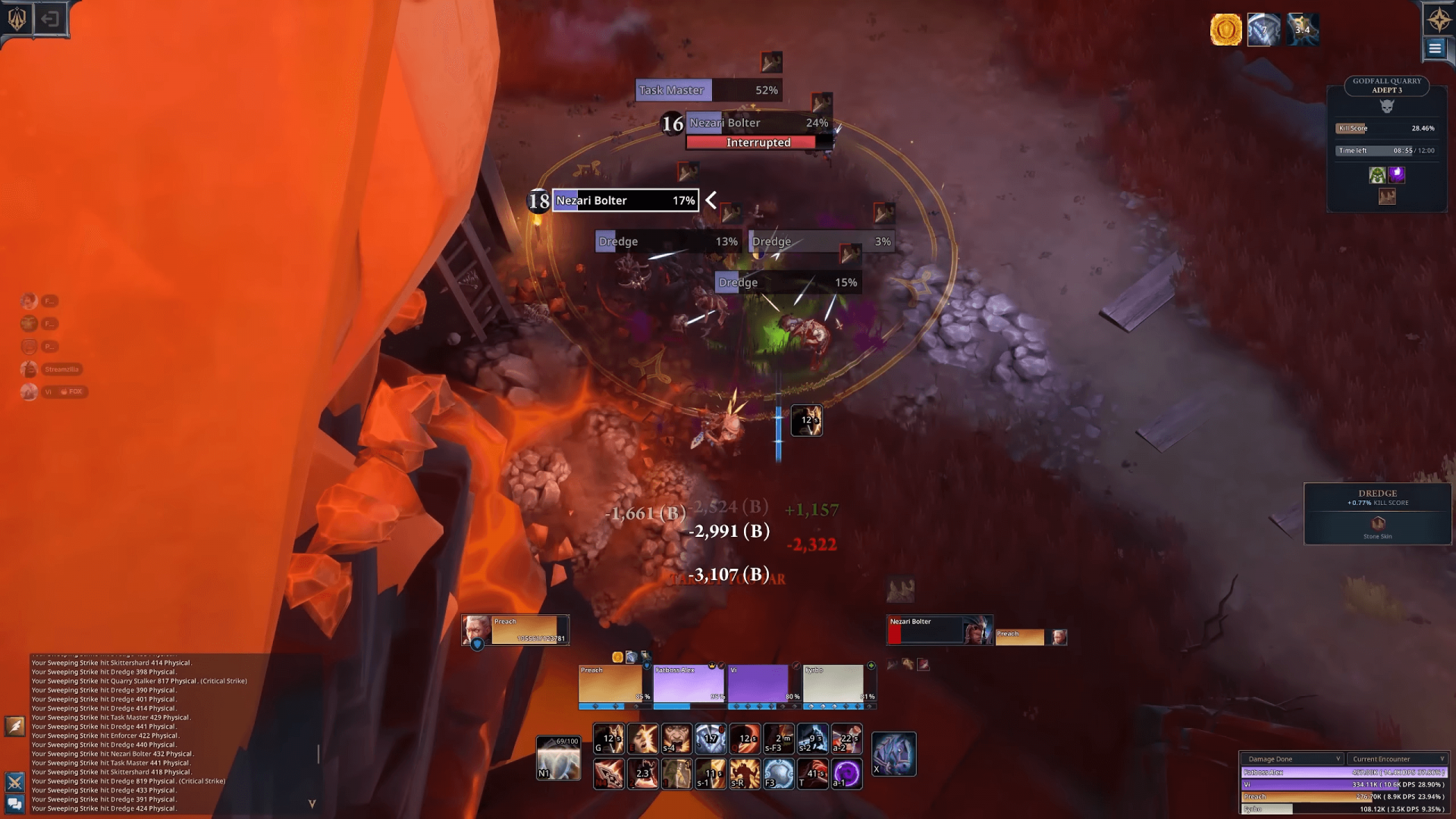
Task: Use the silver orb ability F3
Action: [779, 774]
